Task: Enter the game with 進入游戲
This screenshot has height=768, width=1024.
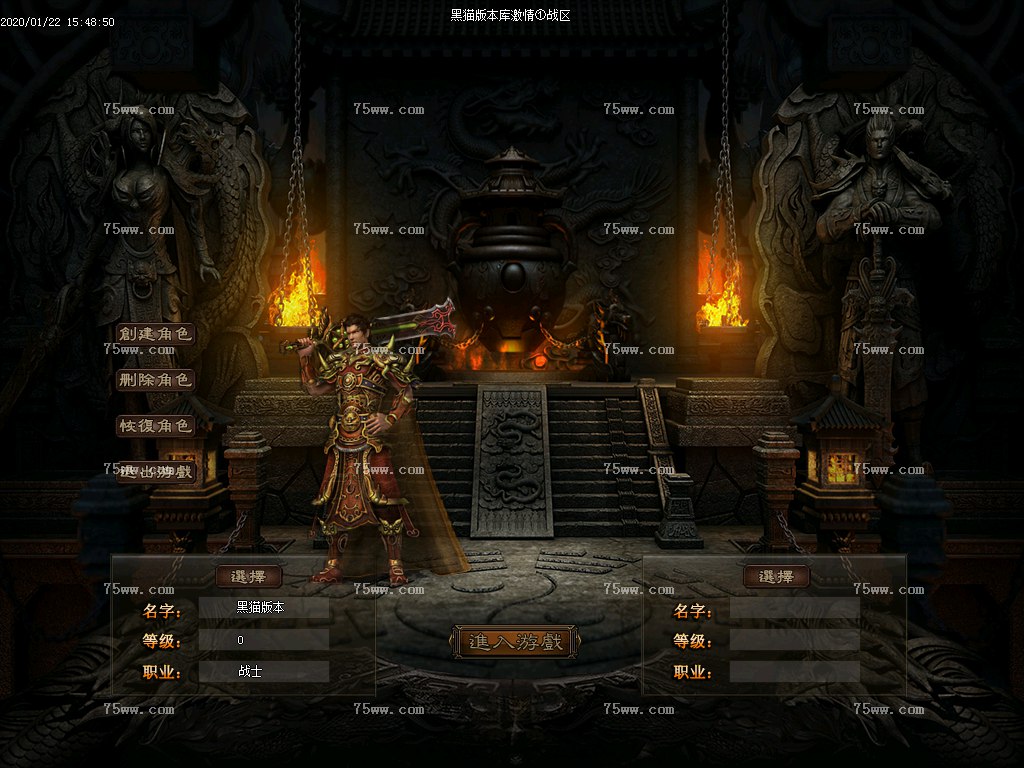Action: (514, 642)
